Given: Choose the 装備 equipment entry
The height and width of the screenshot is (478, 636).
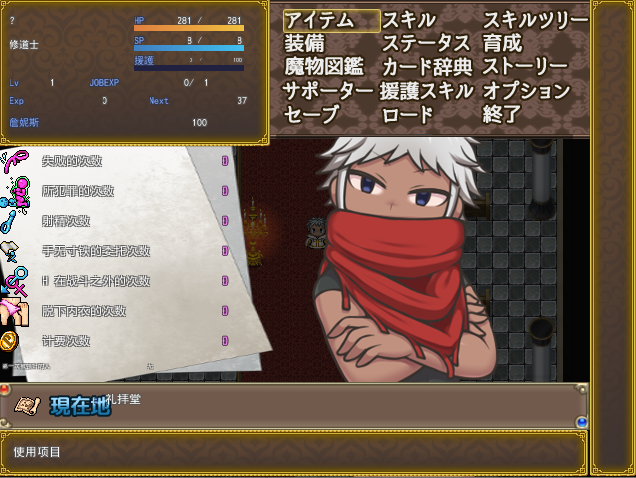Looking at the screenshot, I should click(x=303, y=44).
